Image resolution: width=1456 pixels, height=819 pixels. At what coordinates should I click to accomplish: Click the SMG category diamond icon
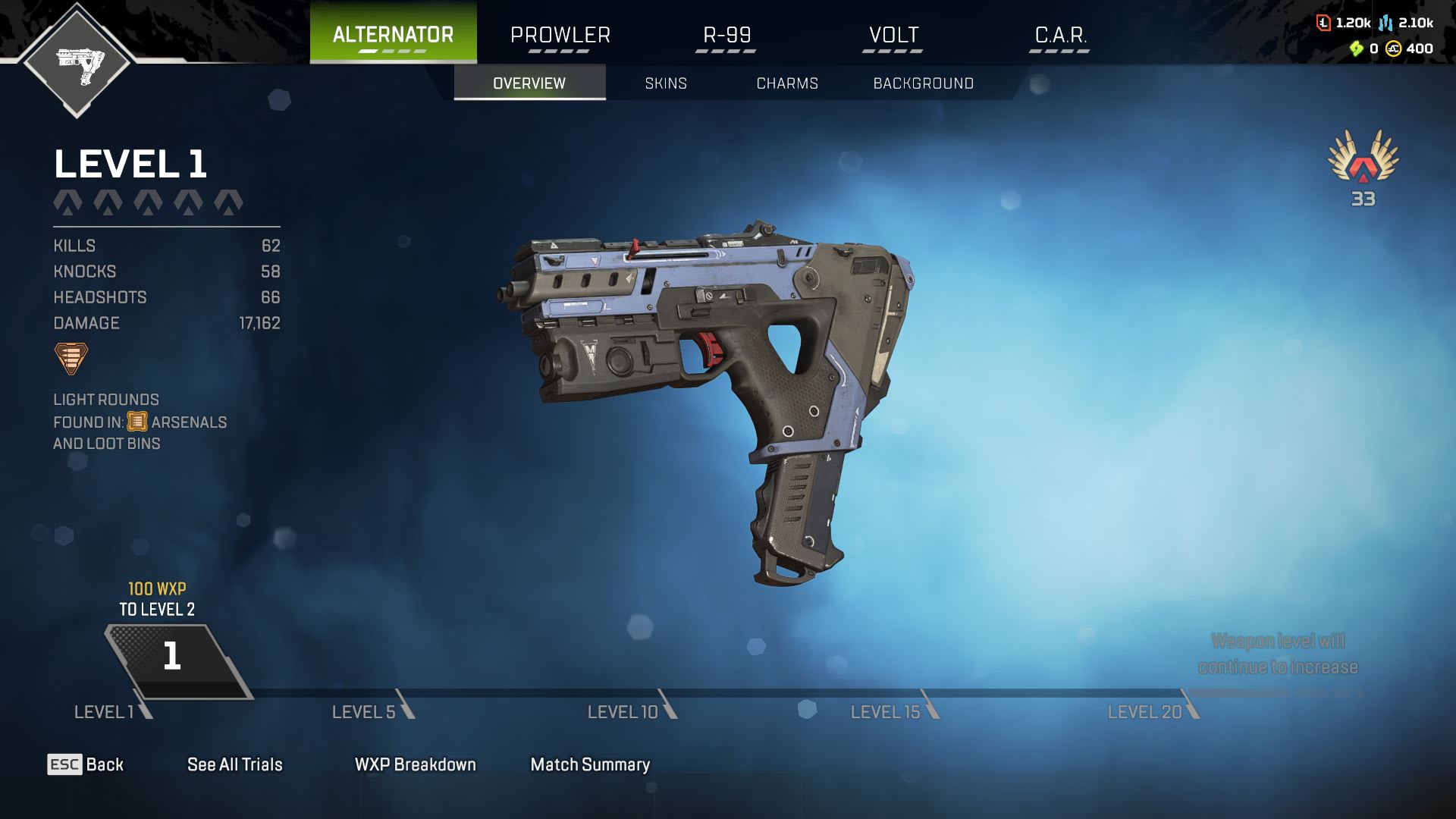click(x=77, y=61)
